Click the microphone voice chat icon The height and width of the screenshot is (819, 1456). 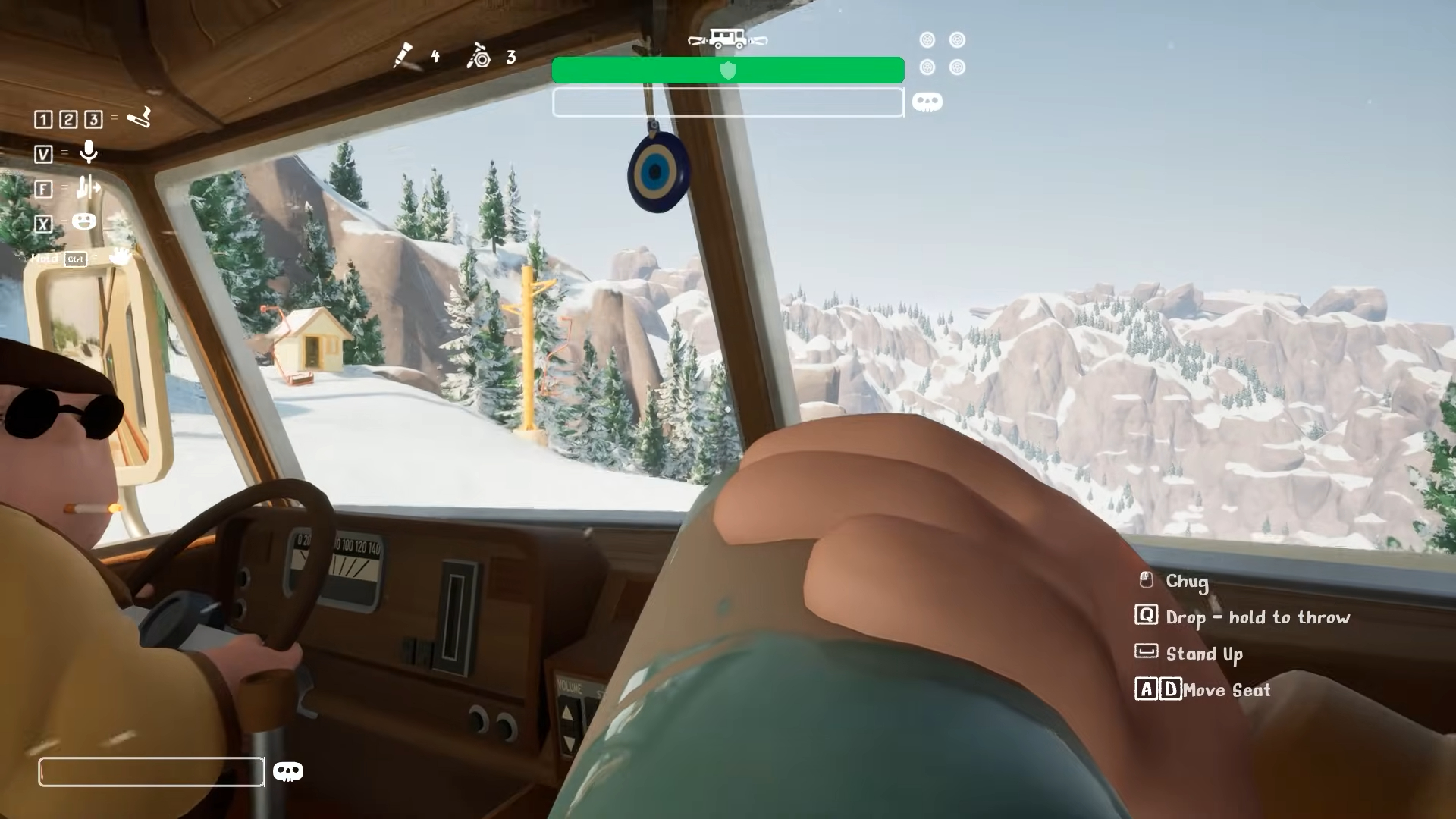click(89, 152)
